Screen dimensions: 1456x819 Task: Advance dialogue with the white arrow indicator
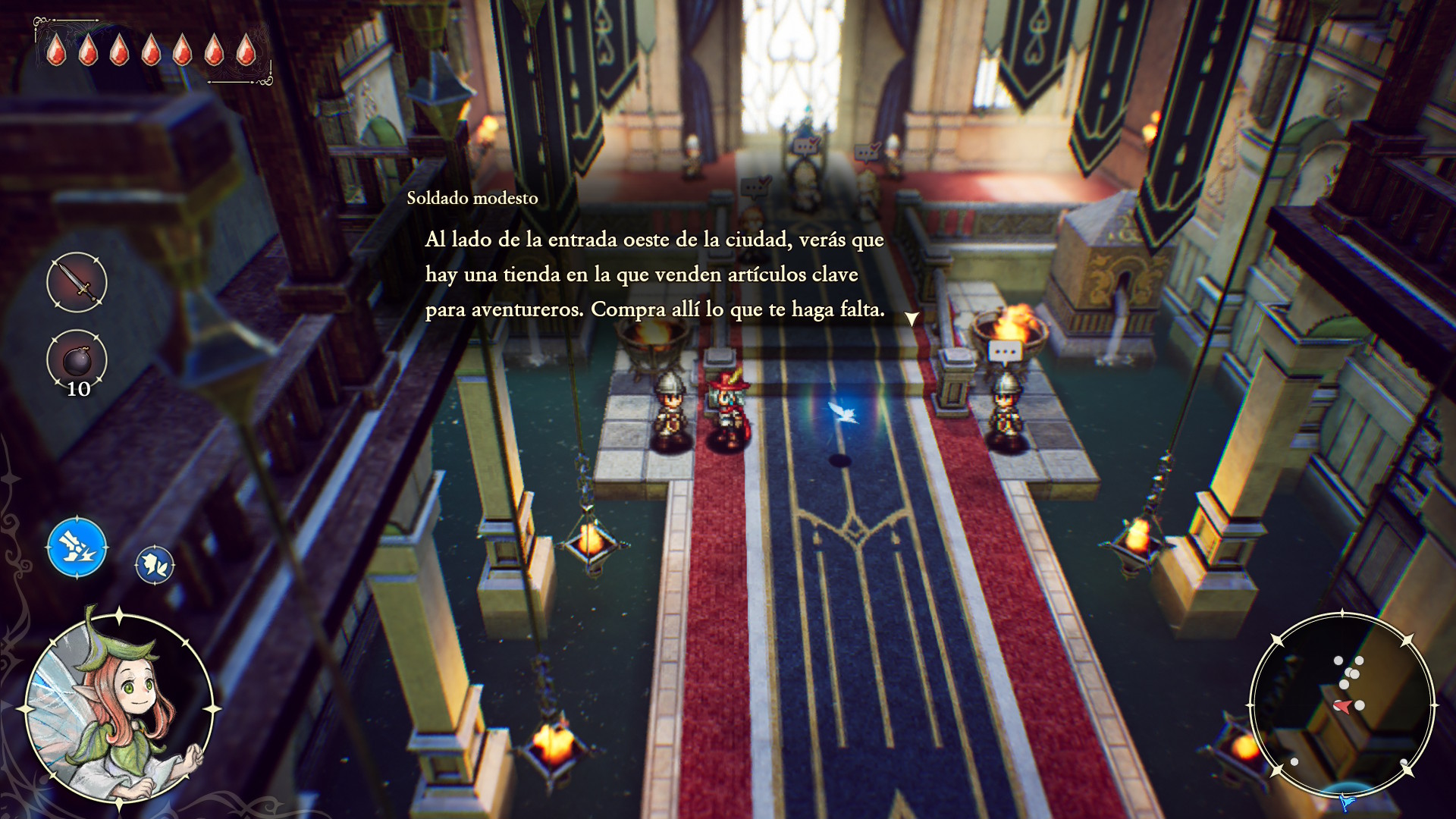[912, 318]
